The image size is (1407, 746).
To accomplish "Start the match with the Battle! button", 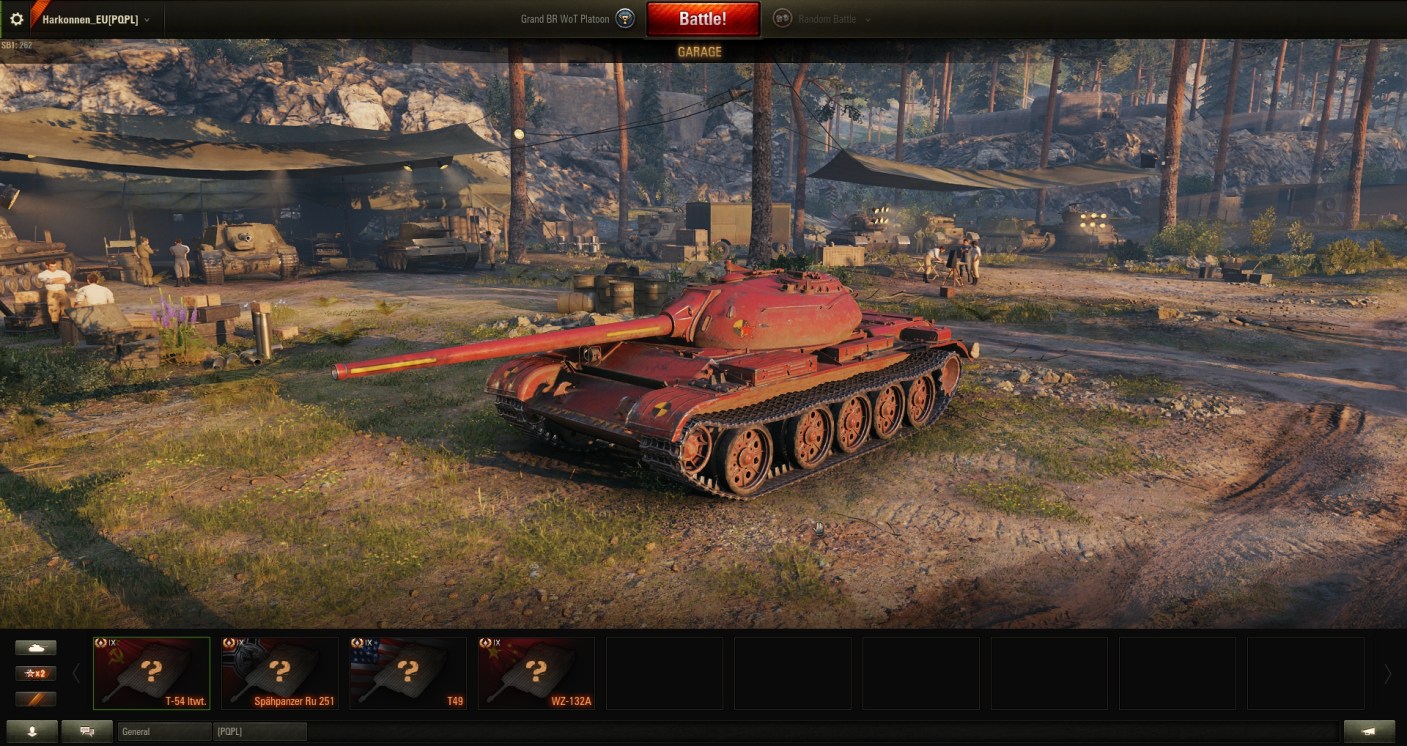I will (x=702, y=19).
